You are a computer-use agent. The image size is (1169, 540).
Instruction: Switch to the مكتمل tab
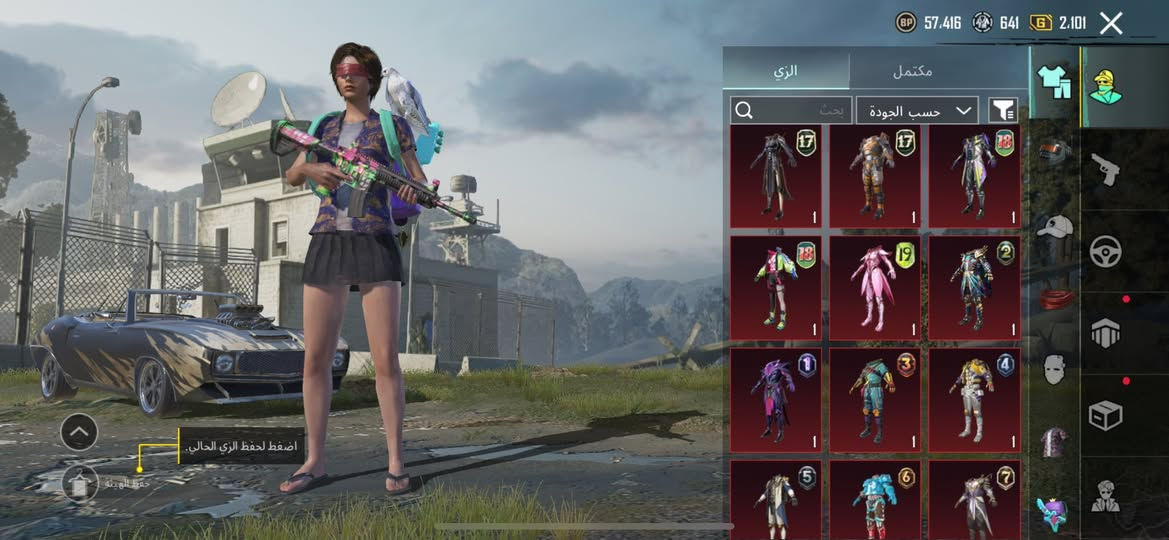coord(912,71)
